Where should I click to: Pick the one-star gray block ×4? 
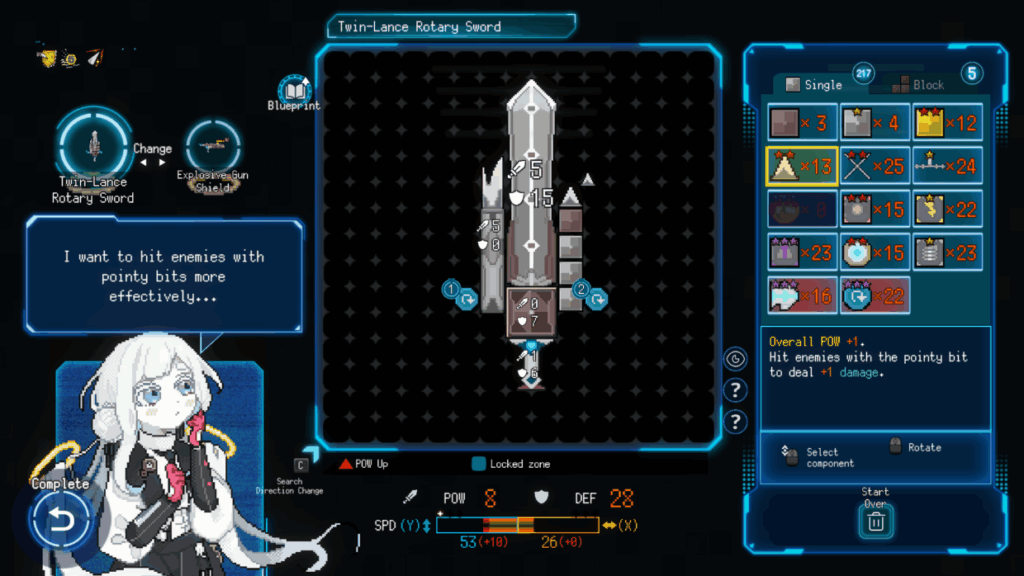875,122
